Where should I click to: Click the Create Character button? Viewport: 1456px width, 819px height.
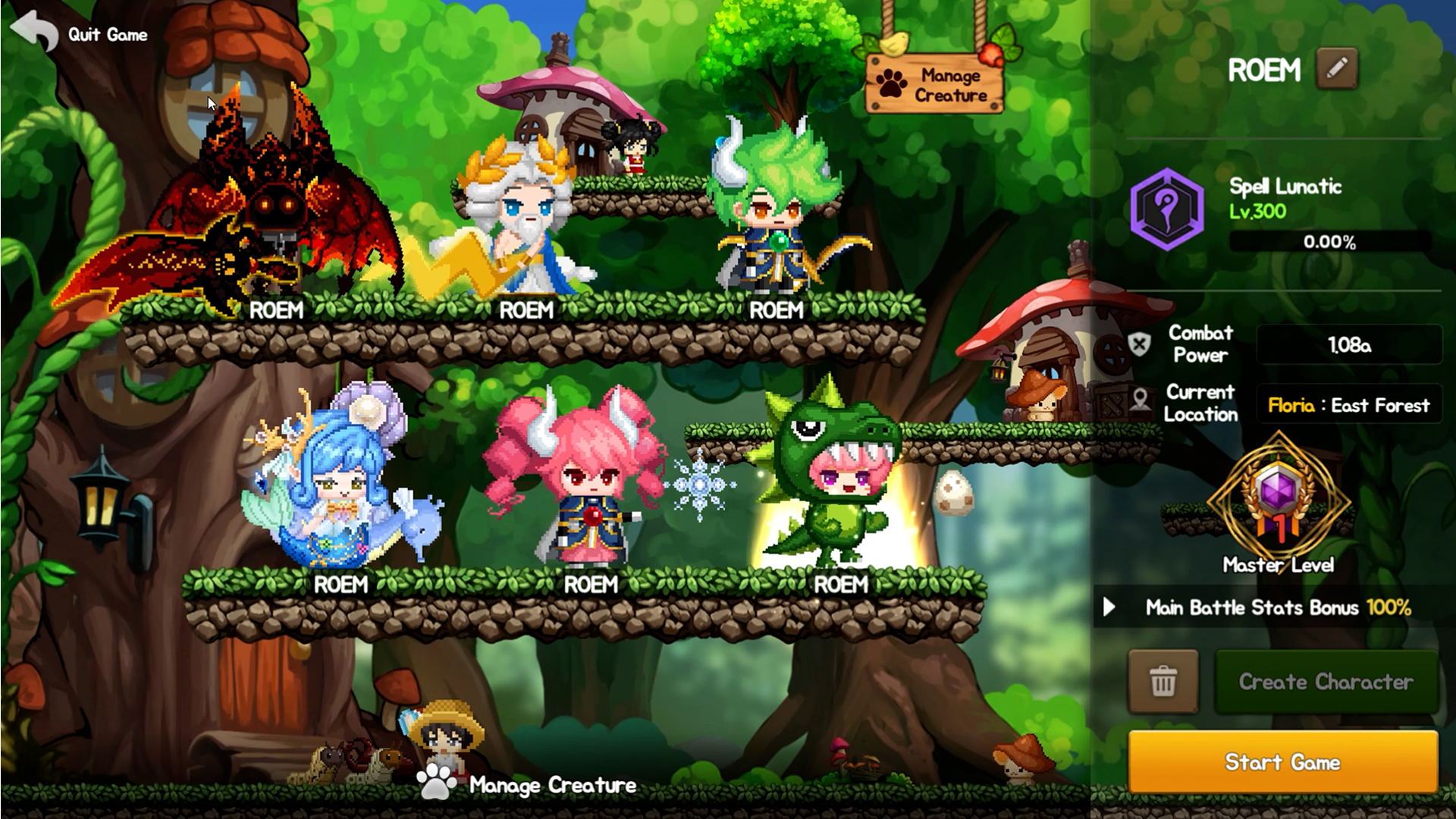pos(1326,682)
